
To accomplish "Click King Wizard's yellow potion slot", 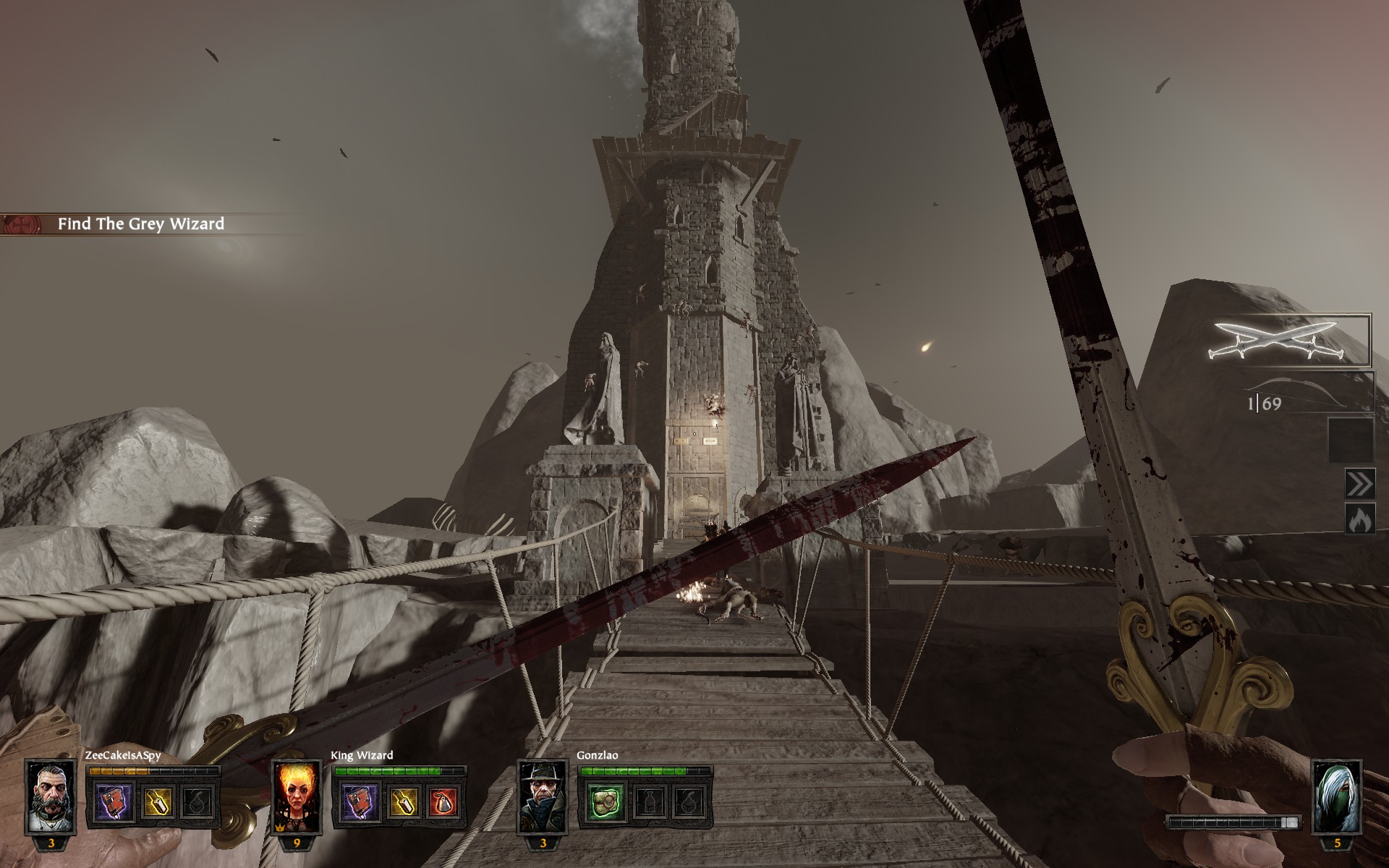I will pyautogui.click(x=402, y=802).
